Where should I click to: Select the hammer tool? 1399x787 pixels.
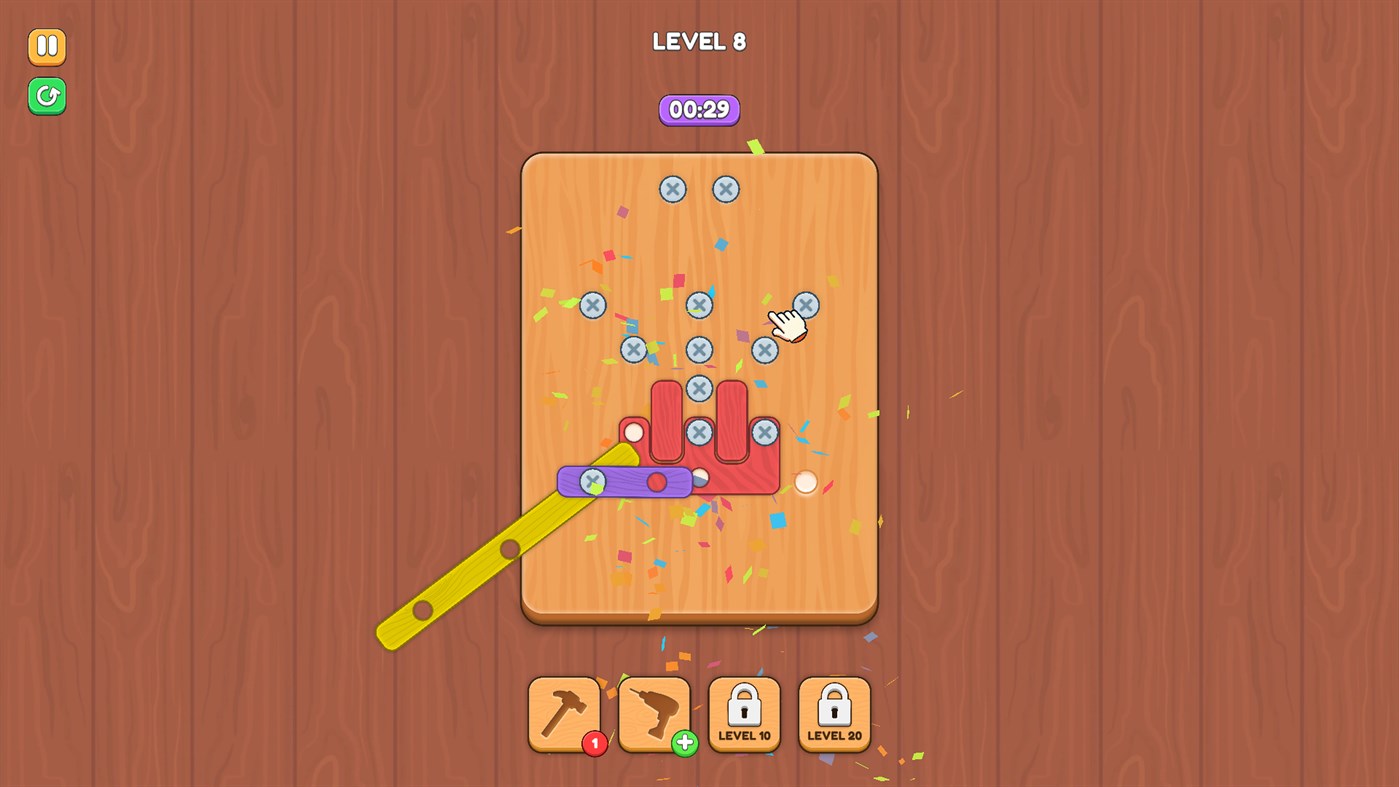pos(564,712)
